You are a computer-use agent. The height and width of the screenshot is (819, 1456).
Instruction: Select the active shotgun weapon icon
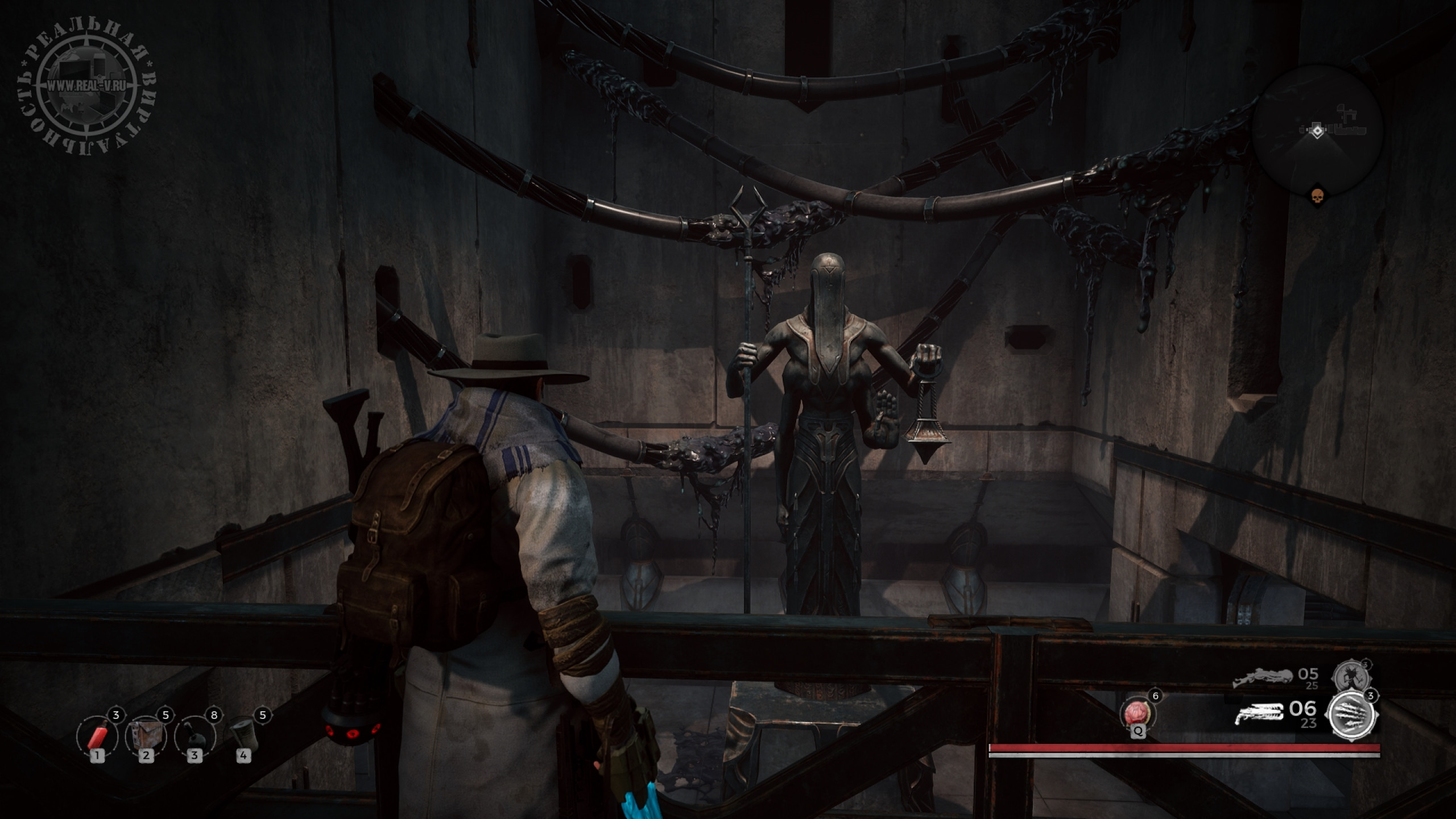(1260, 713)
